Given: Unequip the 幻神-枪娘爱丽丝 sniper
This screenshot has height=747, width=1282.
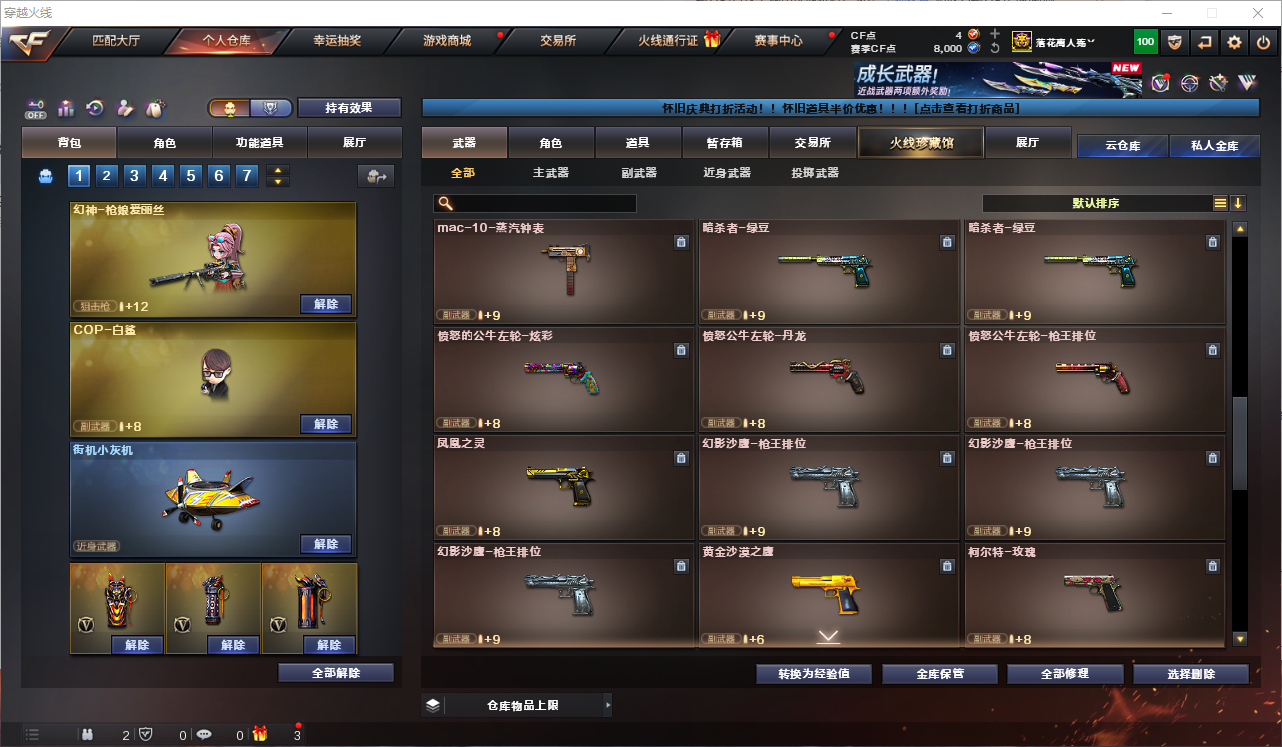Looking at the screenshot, I should pyautogui.click(x=326, y=304).
